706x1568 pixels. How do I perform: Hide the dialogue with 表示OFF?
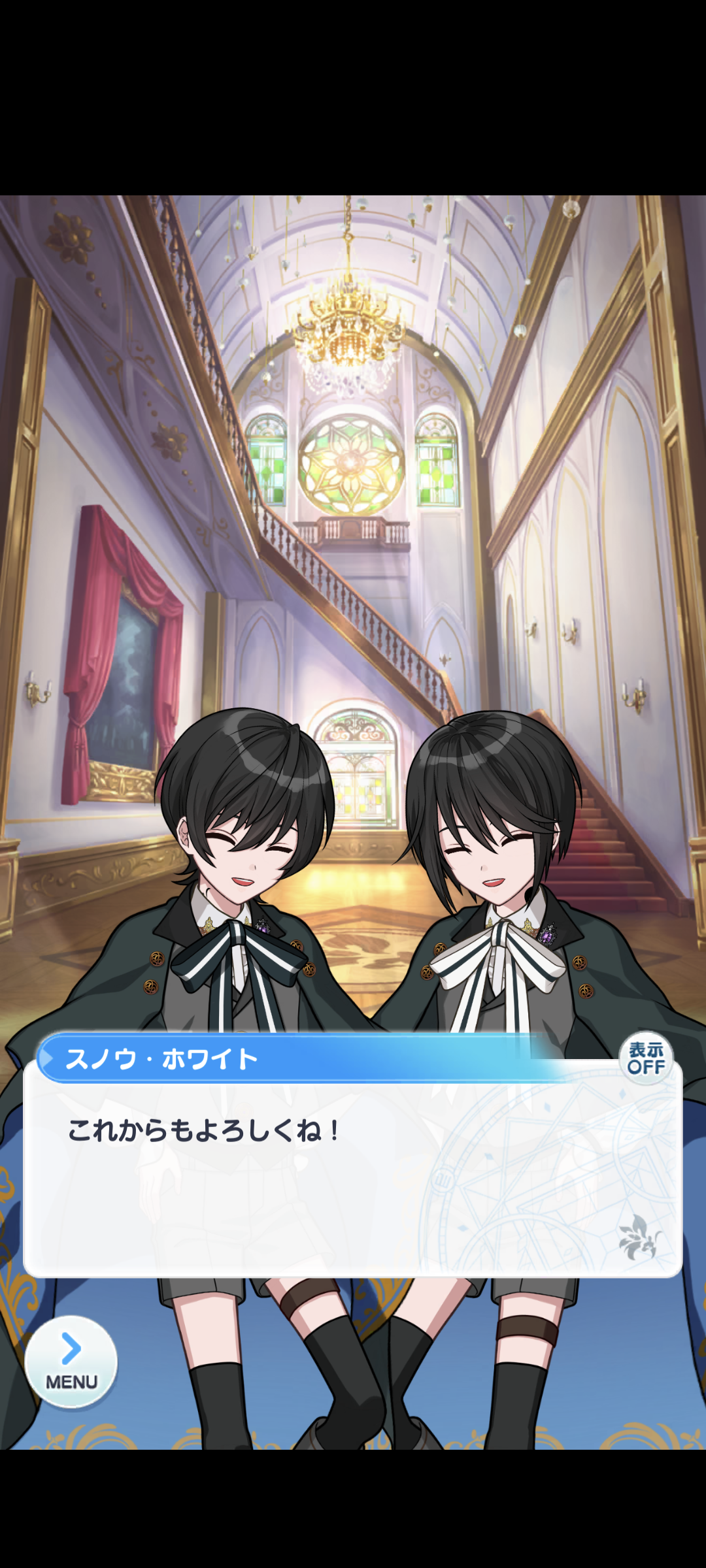646,1058
